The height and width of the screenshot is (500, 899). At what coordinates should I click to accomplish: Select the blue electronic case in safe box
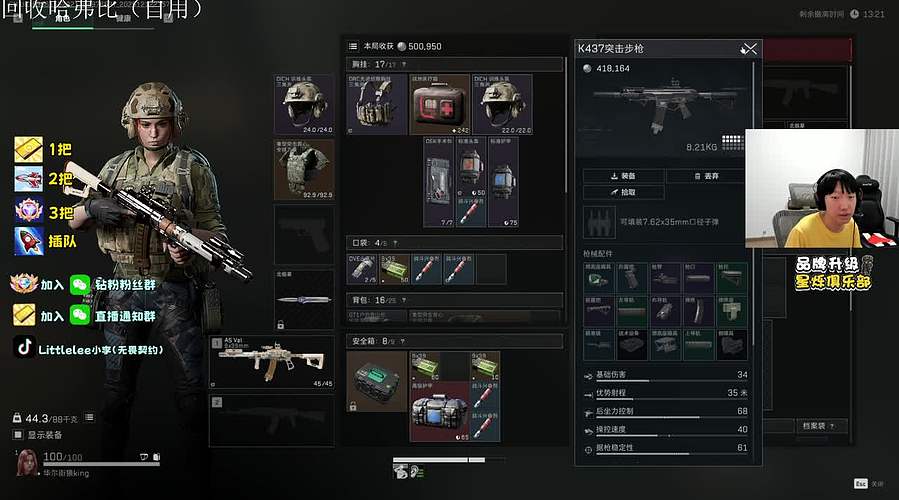[x=440, y=412]
